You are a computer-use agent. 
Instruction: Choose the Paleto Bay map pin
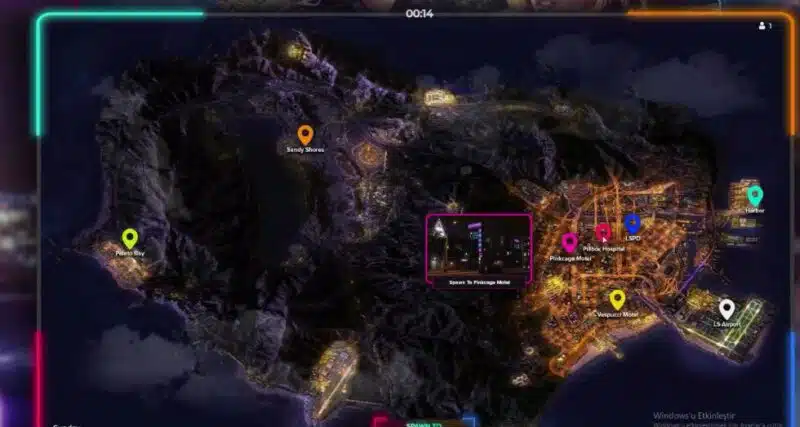[x=129, y=239]
